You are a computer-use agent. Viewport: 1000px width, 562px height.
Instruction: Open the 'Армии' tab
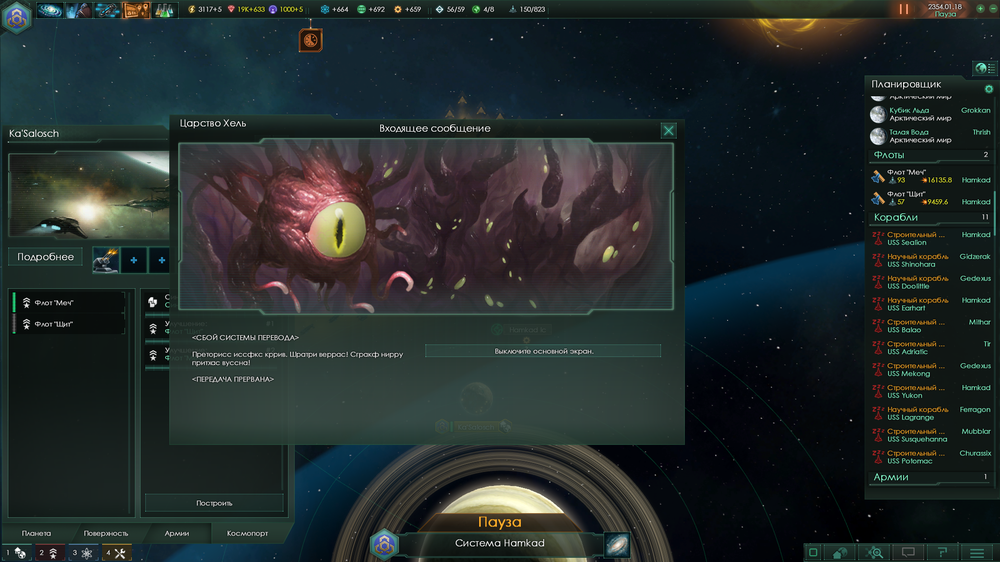click(x=176, y=533)
